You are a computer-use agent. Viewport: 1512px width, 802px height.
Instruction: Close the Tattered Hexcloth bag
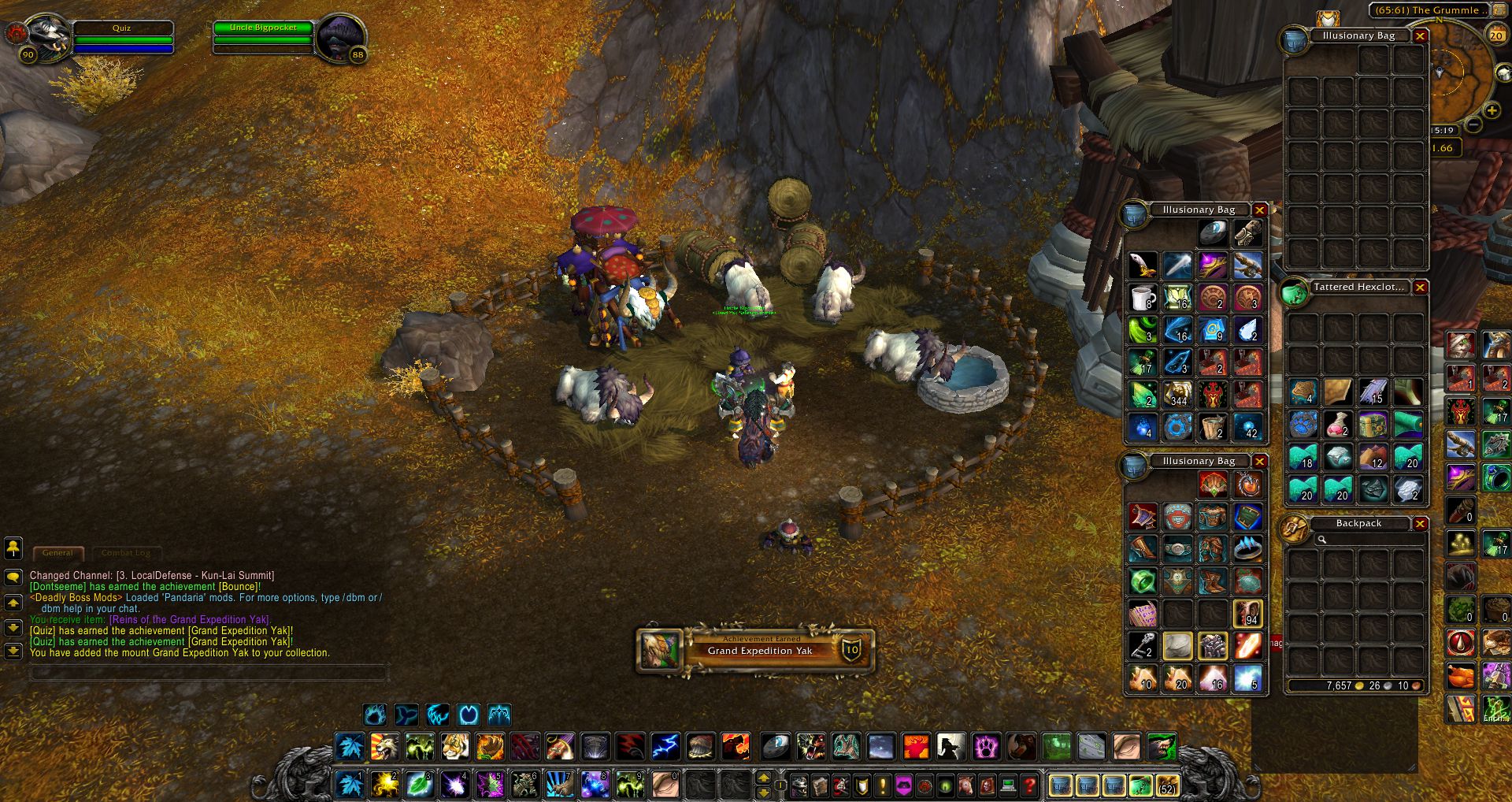(x=1420, y=288)
